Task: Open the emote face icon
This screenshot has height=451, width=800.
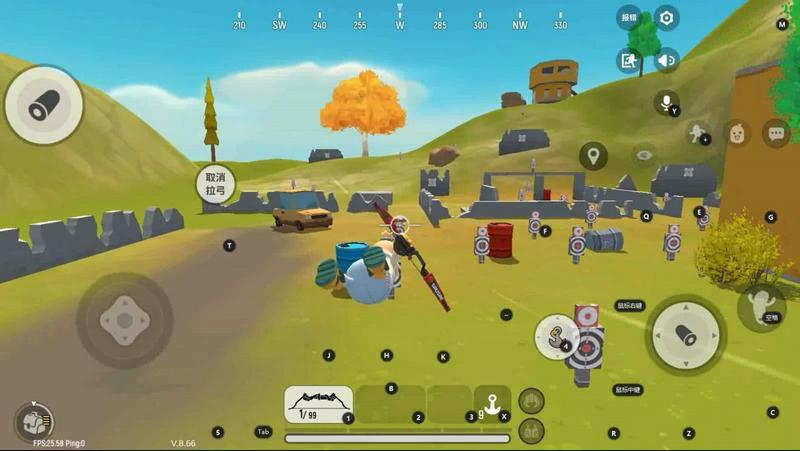Action: coord(737,133)
